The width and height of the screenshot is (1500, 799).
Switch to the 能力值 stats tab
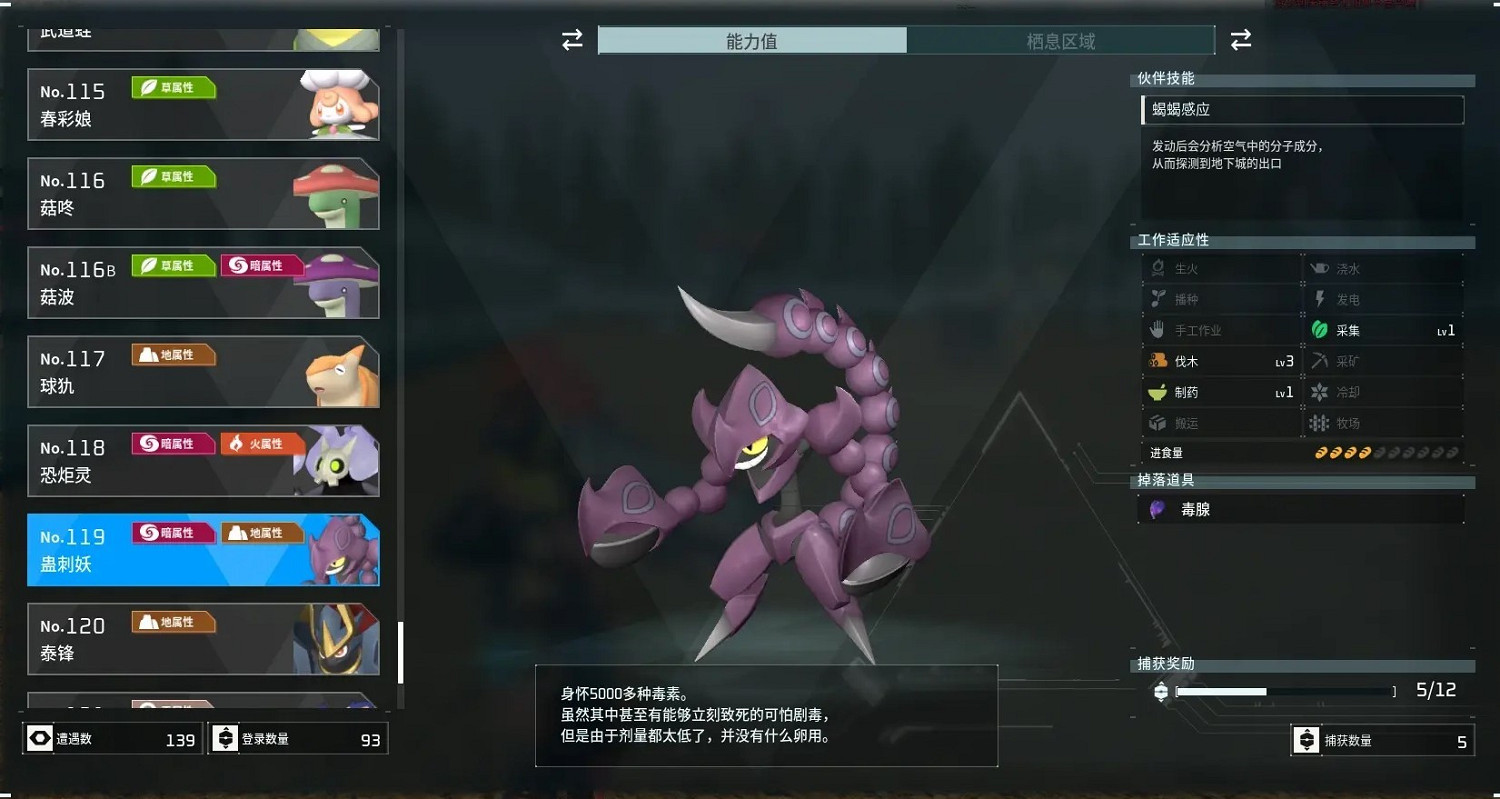[751, 41]
